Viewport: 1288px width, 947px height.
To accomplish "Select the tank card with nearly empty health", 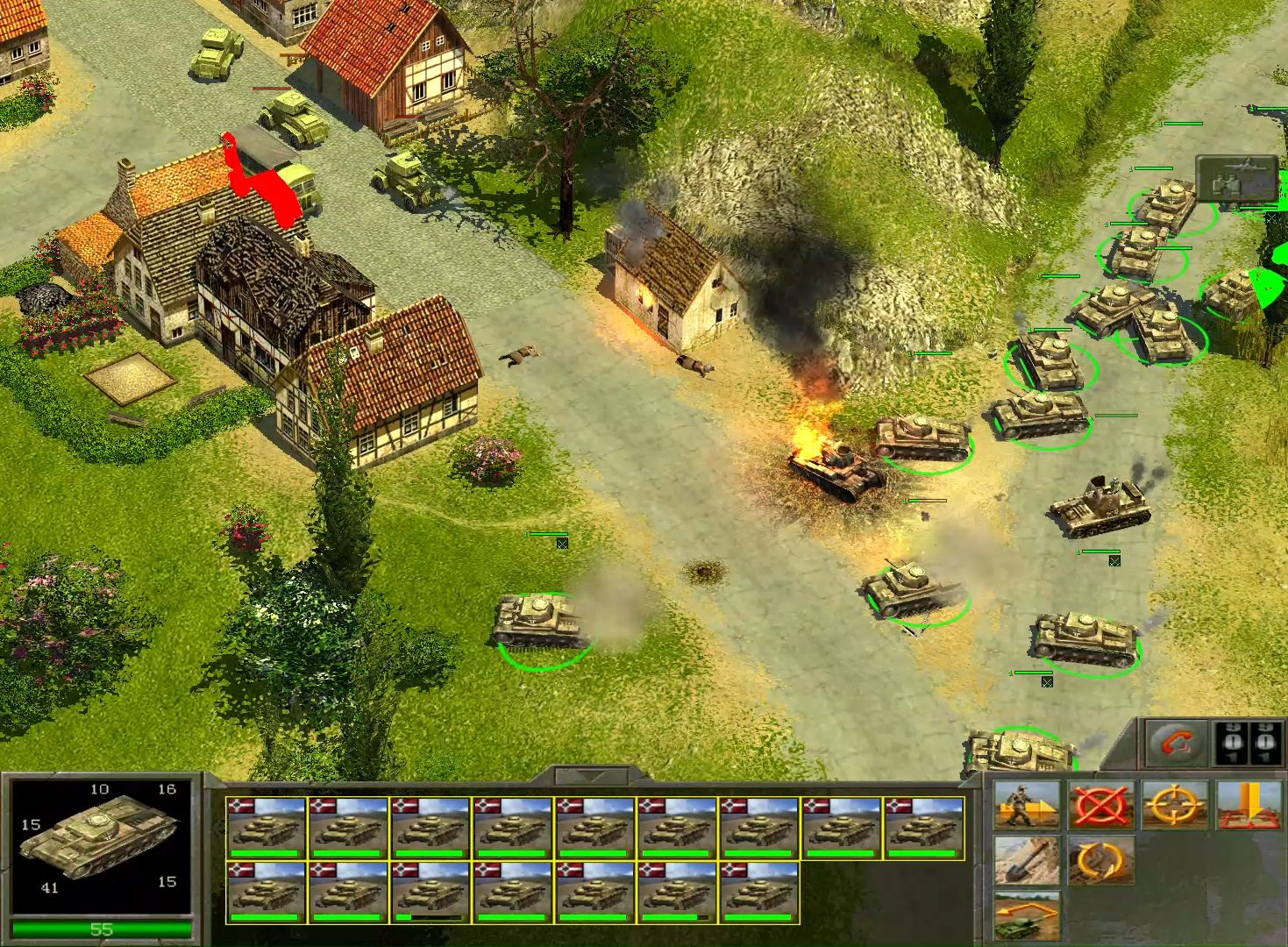I will coord(430,893).
